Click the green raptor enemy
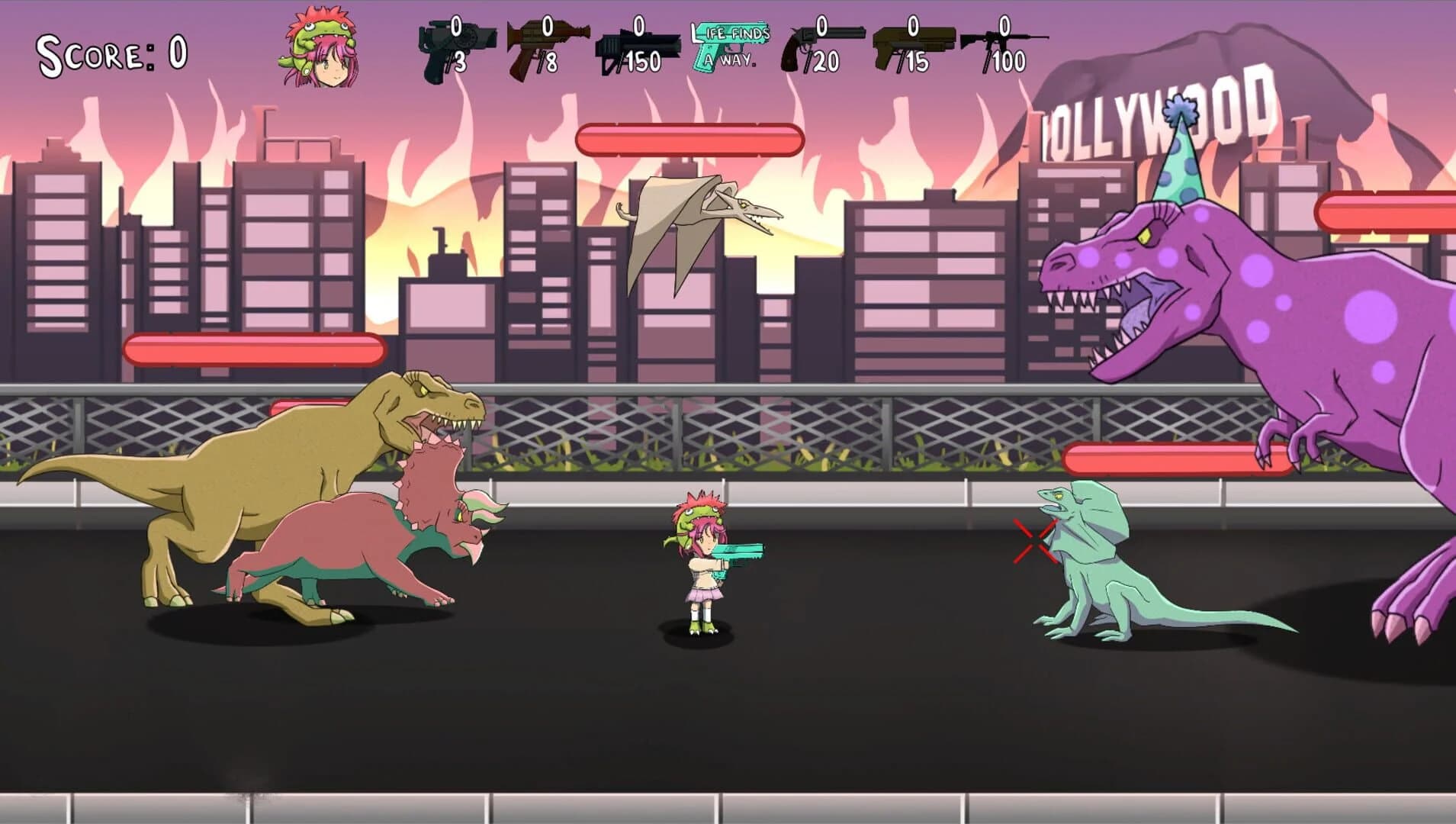Viewport: 1456px width, 824px height. tap(1098, 565)
